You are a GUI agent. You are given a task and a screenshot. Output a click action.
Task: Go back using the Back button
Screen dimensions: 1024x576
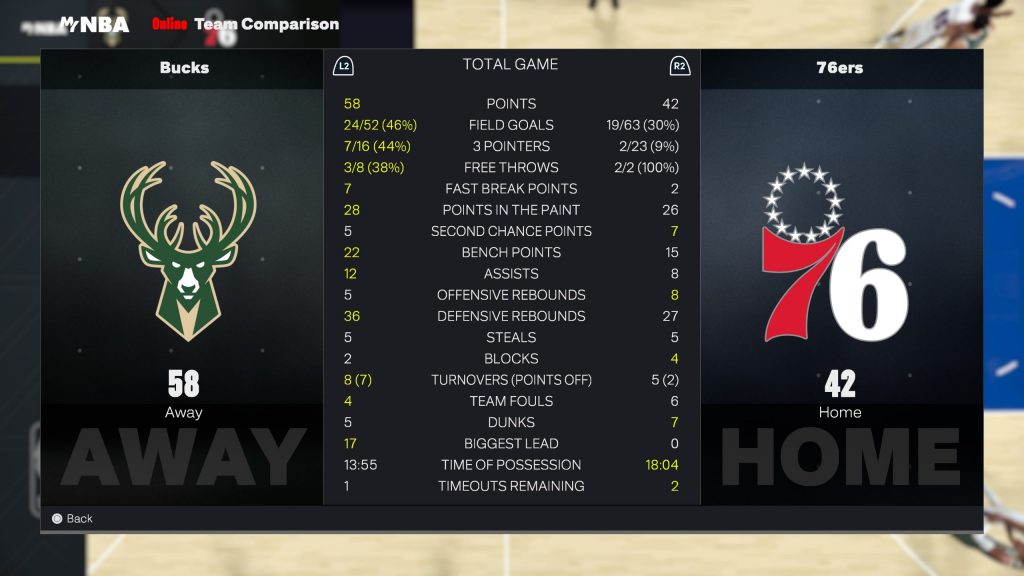(x=72, y=518)
